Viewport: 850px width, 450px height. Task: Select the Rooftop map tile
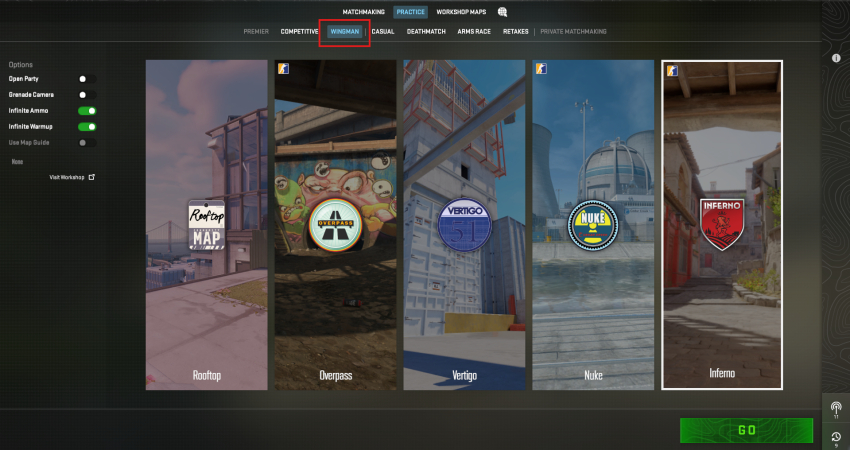[x=206, y=225]
